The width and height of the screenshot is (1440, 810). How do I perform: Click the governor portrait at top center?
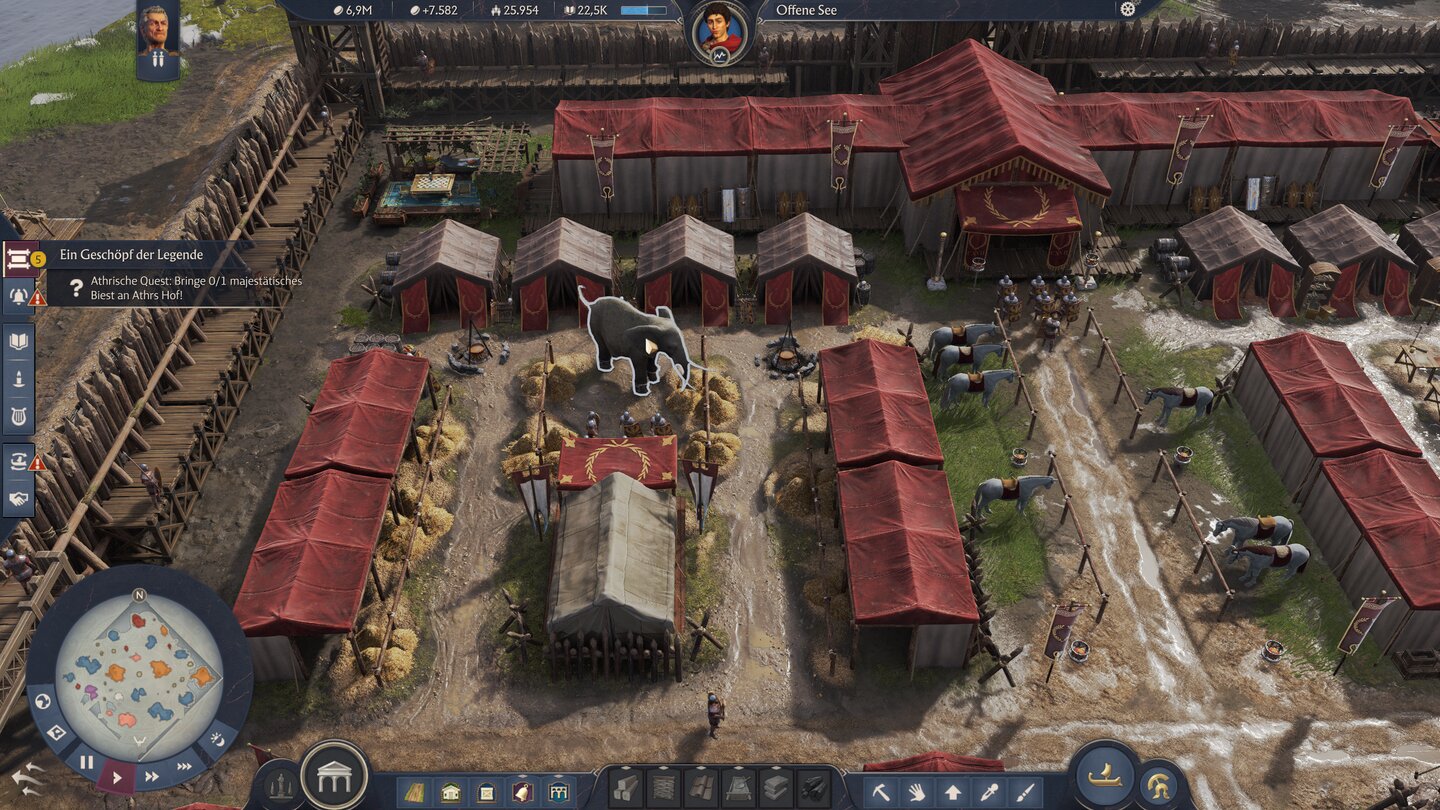719,32
